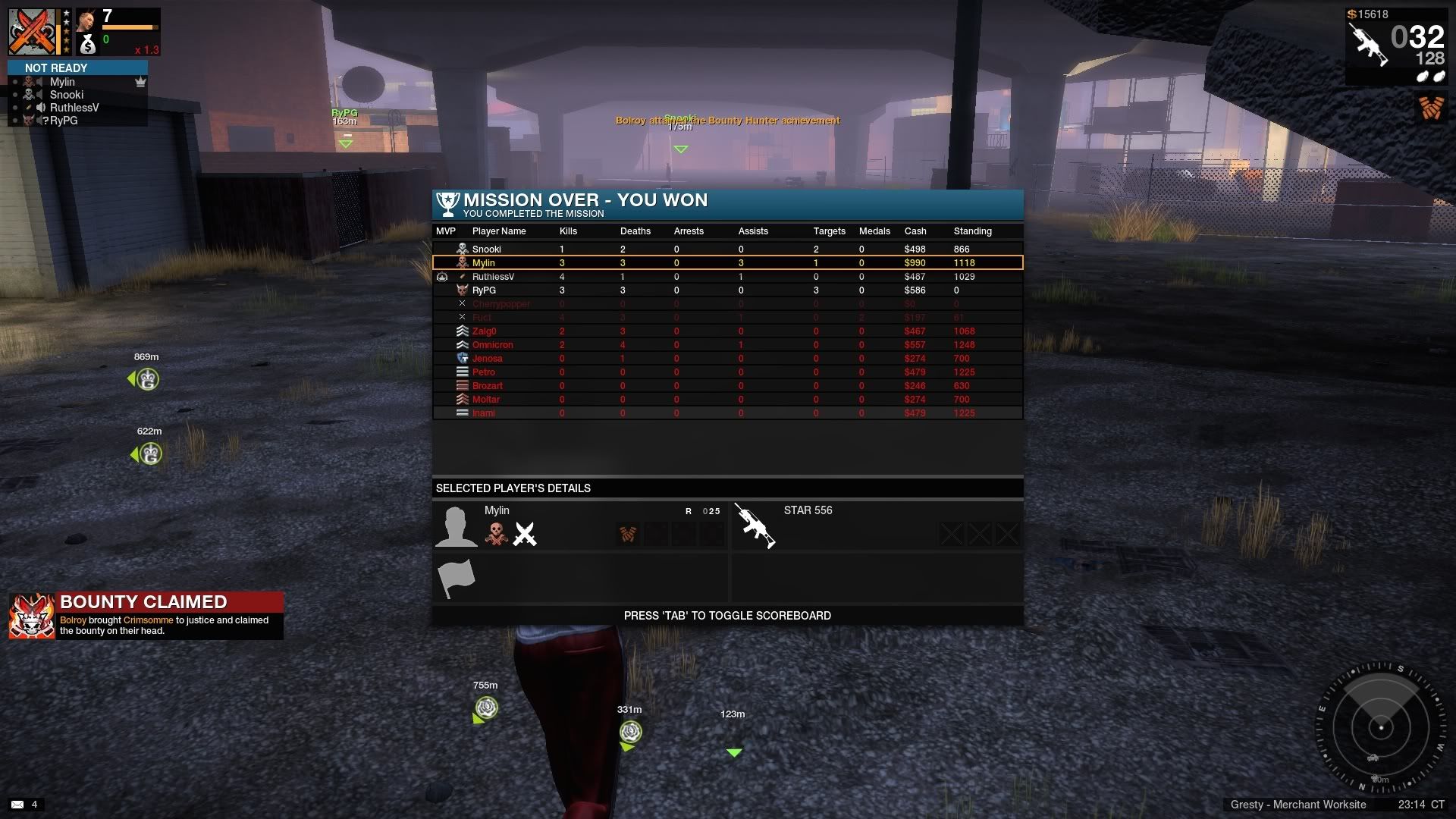1456x819 pixels.
Task: Sort scoreboard by Kills column header
Action: [x=568, y=231]
